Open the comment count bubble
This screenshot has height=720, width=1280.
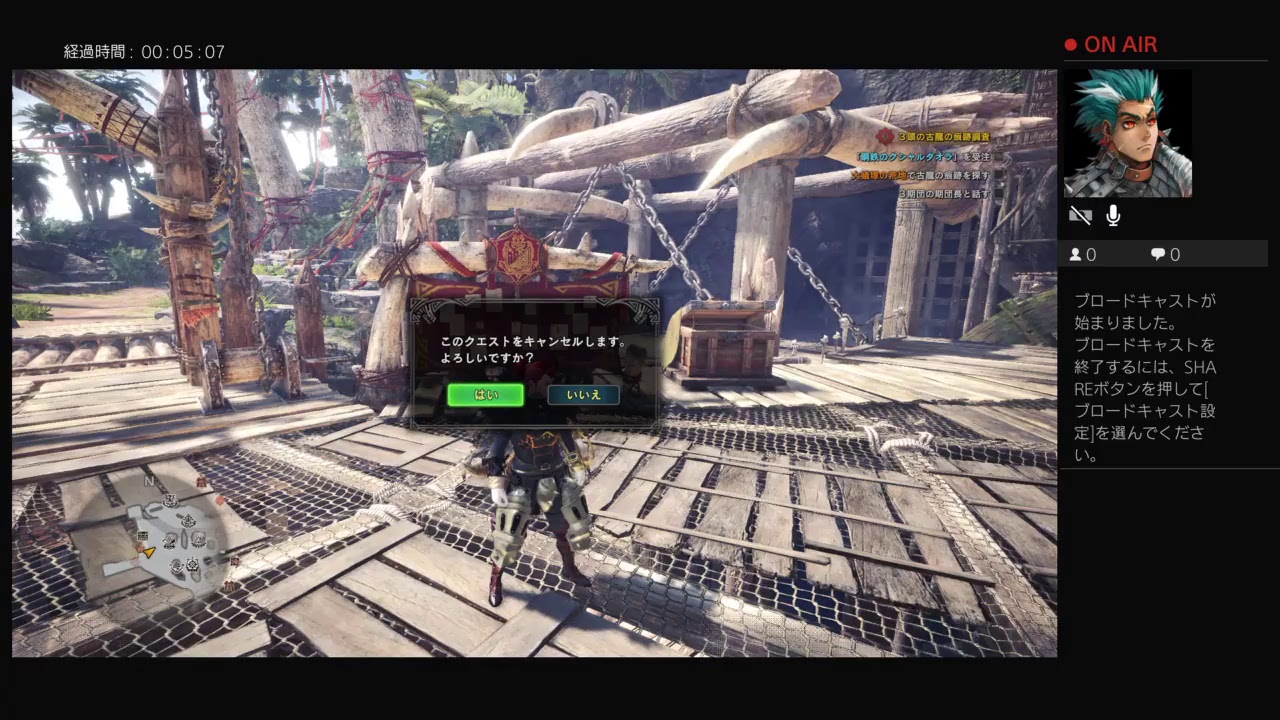1158,255
